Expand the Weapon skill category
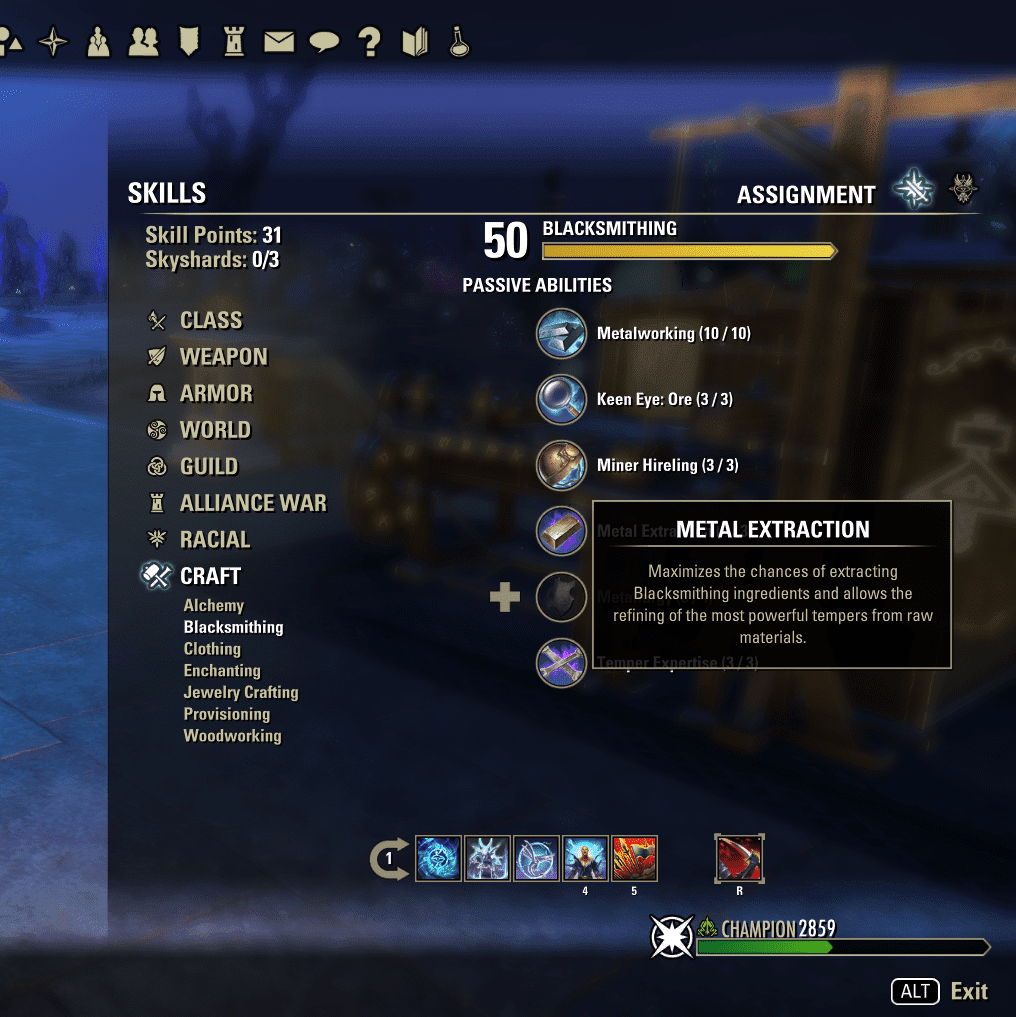This screenshot has height=1017, width=1016. (223, 357)
